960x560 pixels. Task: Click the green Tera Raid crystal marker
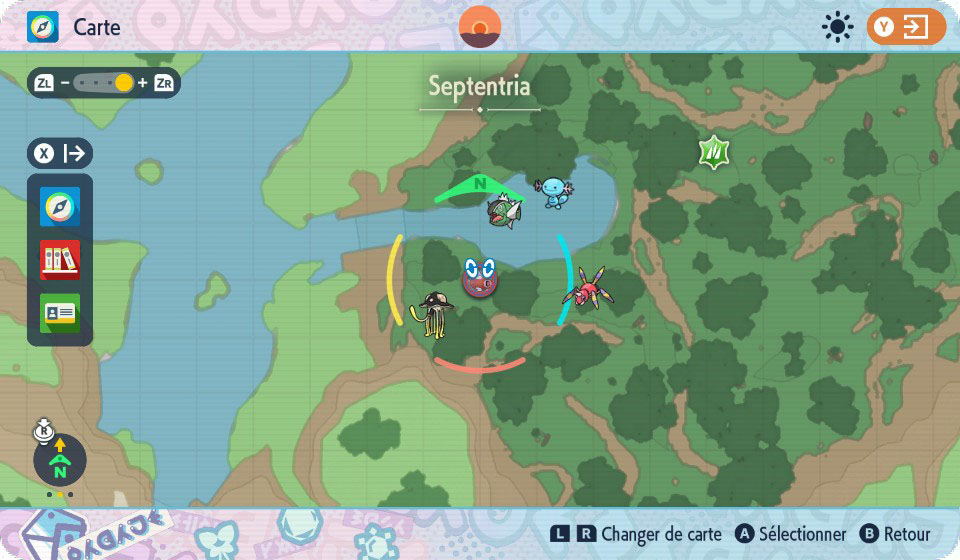pyautogui.click(x=713, y=152)
